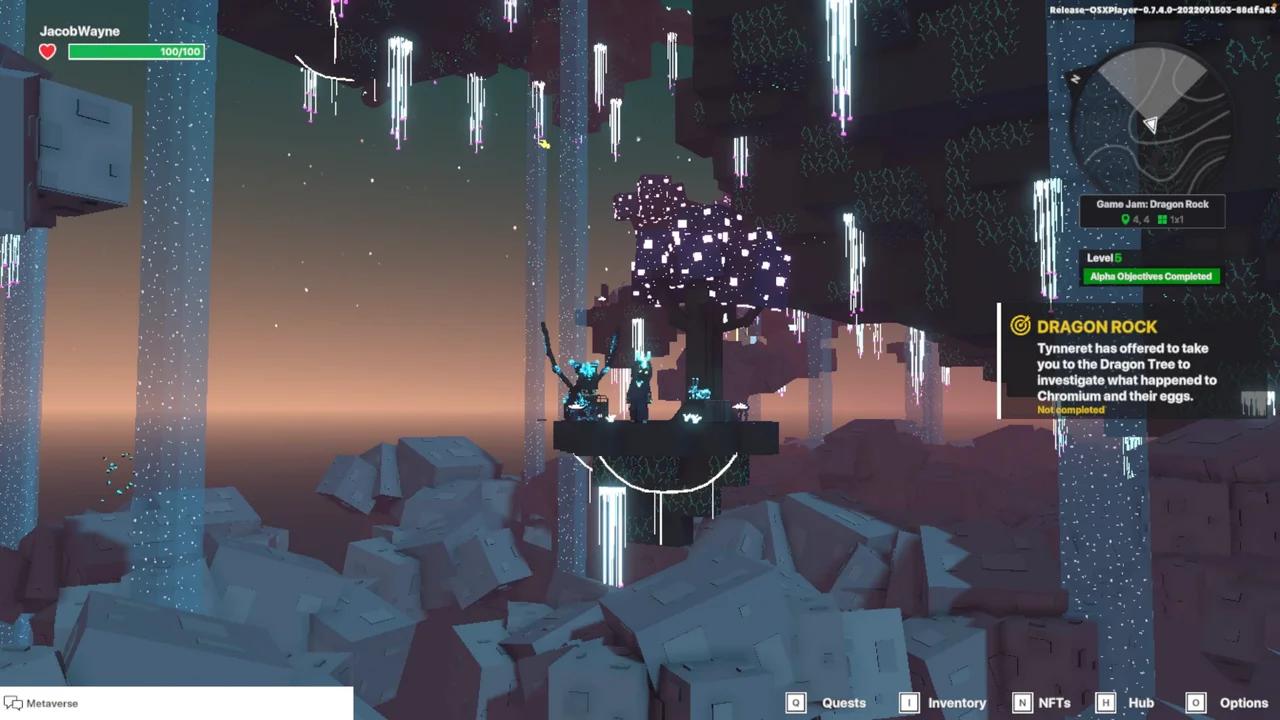The image size is (1280, 720).
Task: Click the 1x1 land grid icon
Action: (x=1162, y=219)
